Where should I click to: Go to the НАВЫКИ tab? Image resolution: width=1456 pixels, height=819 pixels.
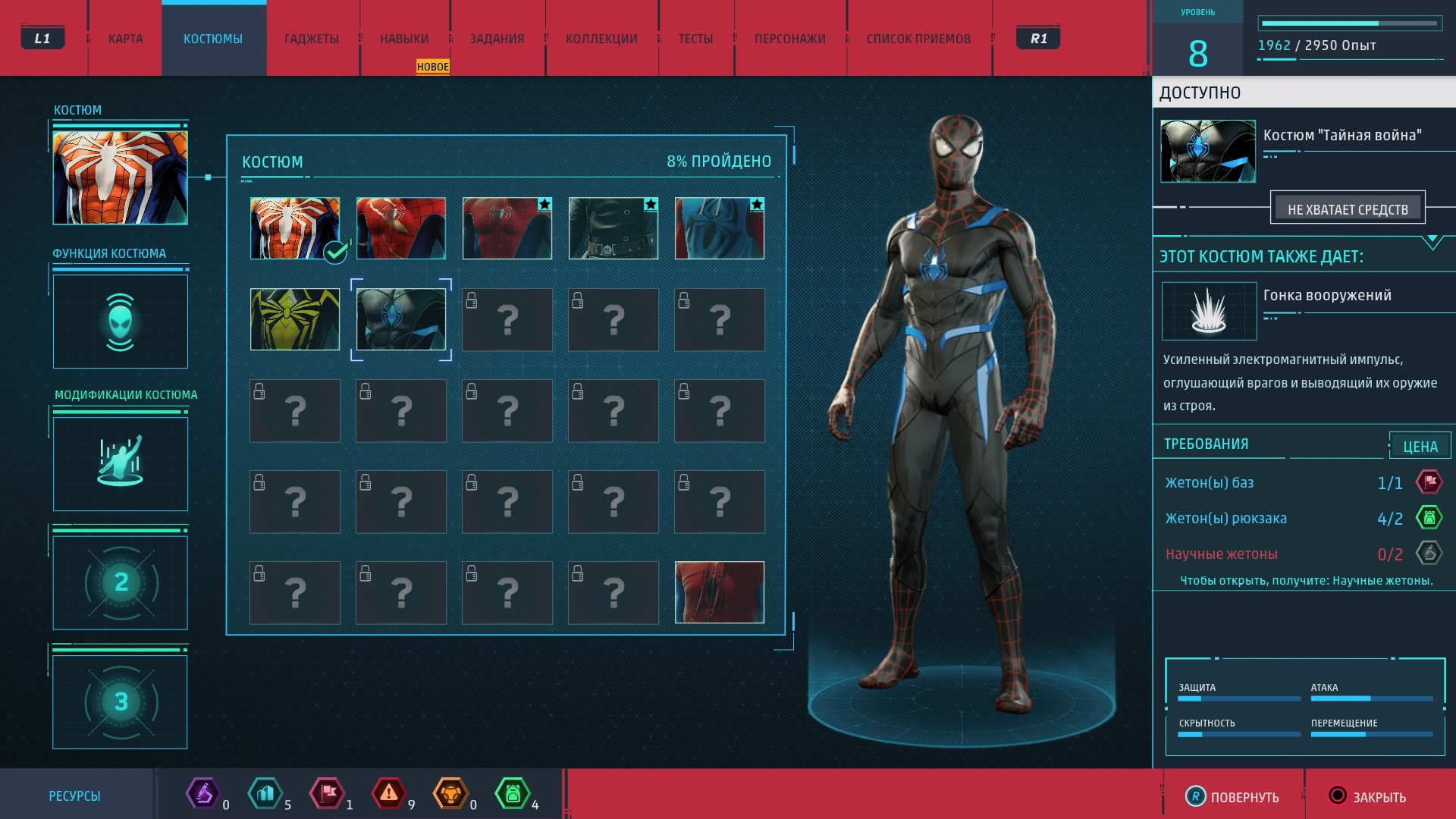pos(404,39)
